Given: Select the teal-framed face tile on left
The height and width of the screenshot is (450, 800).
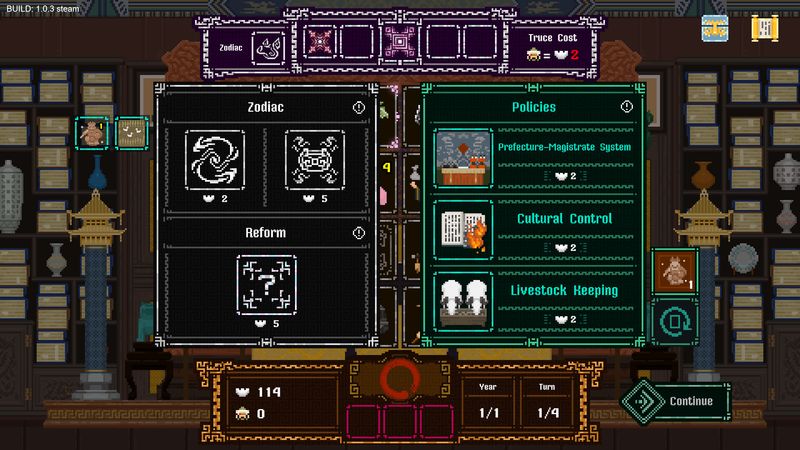Looking at the screenshot, I should [x=130, y=132].
